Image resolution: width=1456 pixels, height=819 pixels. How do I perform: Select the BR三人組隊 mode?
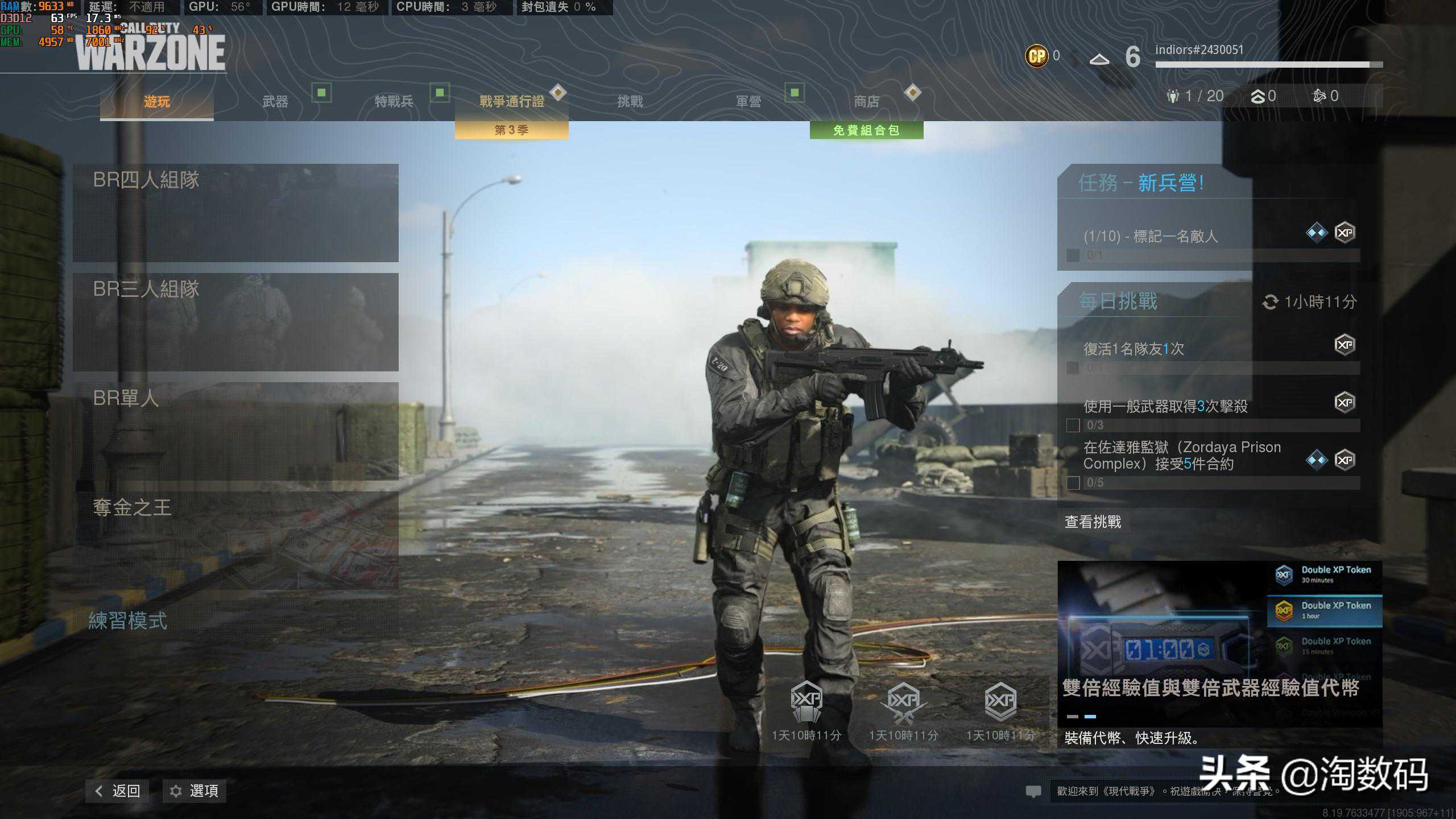tap(235, 322)
